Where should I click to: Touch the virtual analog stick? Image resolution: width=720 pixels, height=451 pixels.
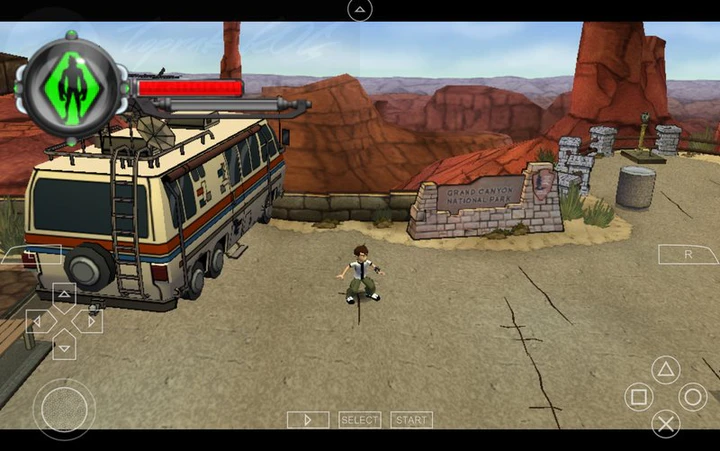pyautogui.click(x=64, y=408)
